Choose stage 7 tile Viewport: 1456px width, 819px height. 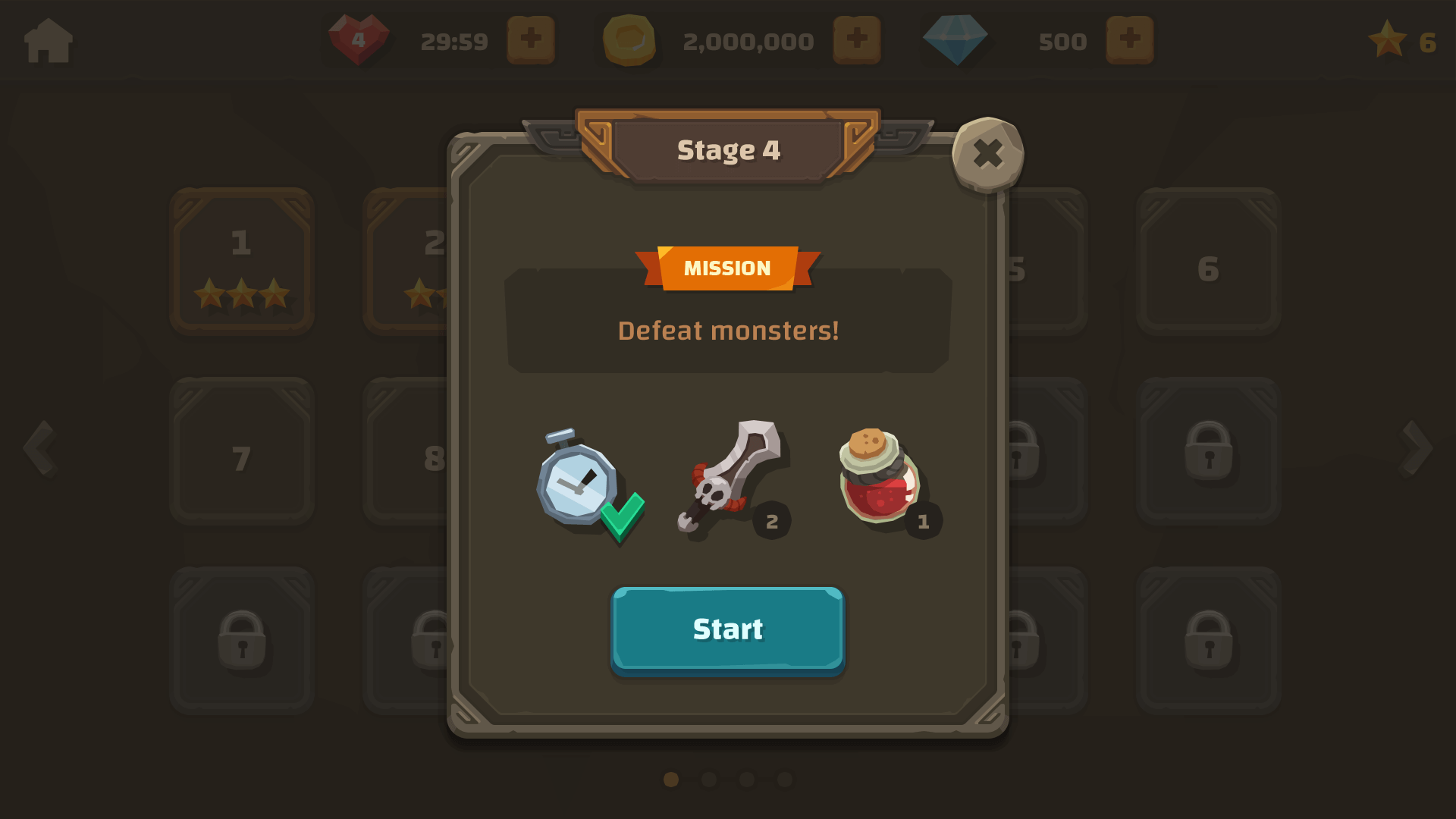tap(242, 450)
